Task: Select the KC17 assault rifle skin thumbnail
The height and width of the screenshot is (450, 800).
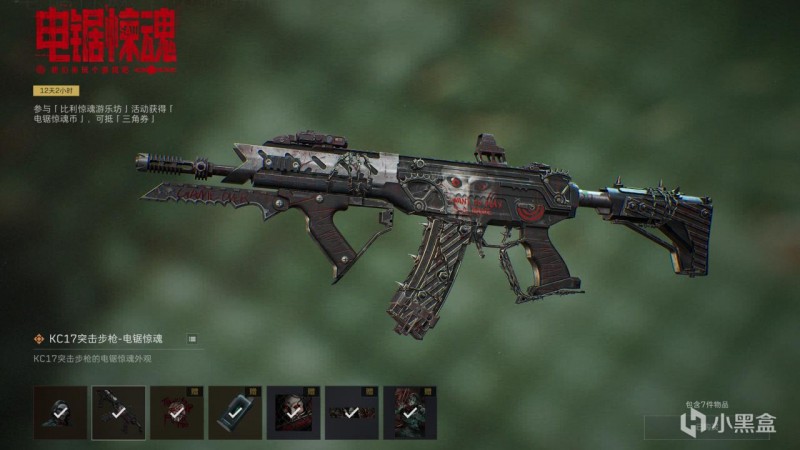Action: point(118,413)
